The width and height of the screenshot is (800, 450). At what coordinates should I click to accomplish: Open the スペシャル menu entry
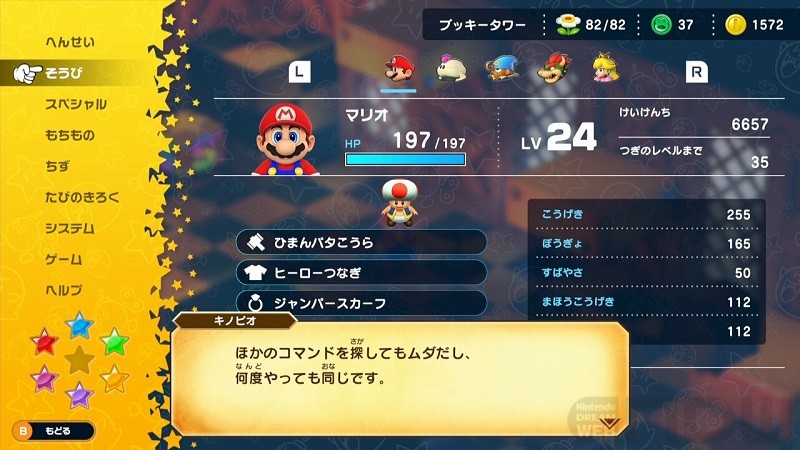75,104
